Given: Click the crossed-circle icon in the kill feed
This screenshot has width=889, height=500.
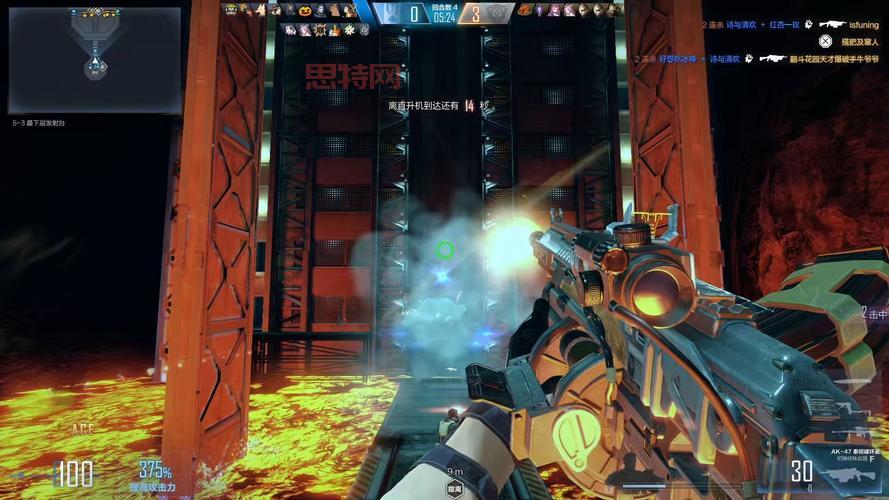Looking at the screenshot, I should click(824, 41).
